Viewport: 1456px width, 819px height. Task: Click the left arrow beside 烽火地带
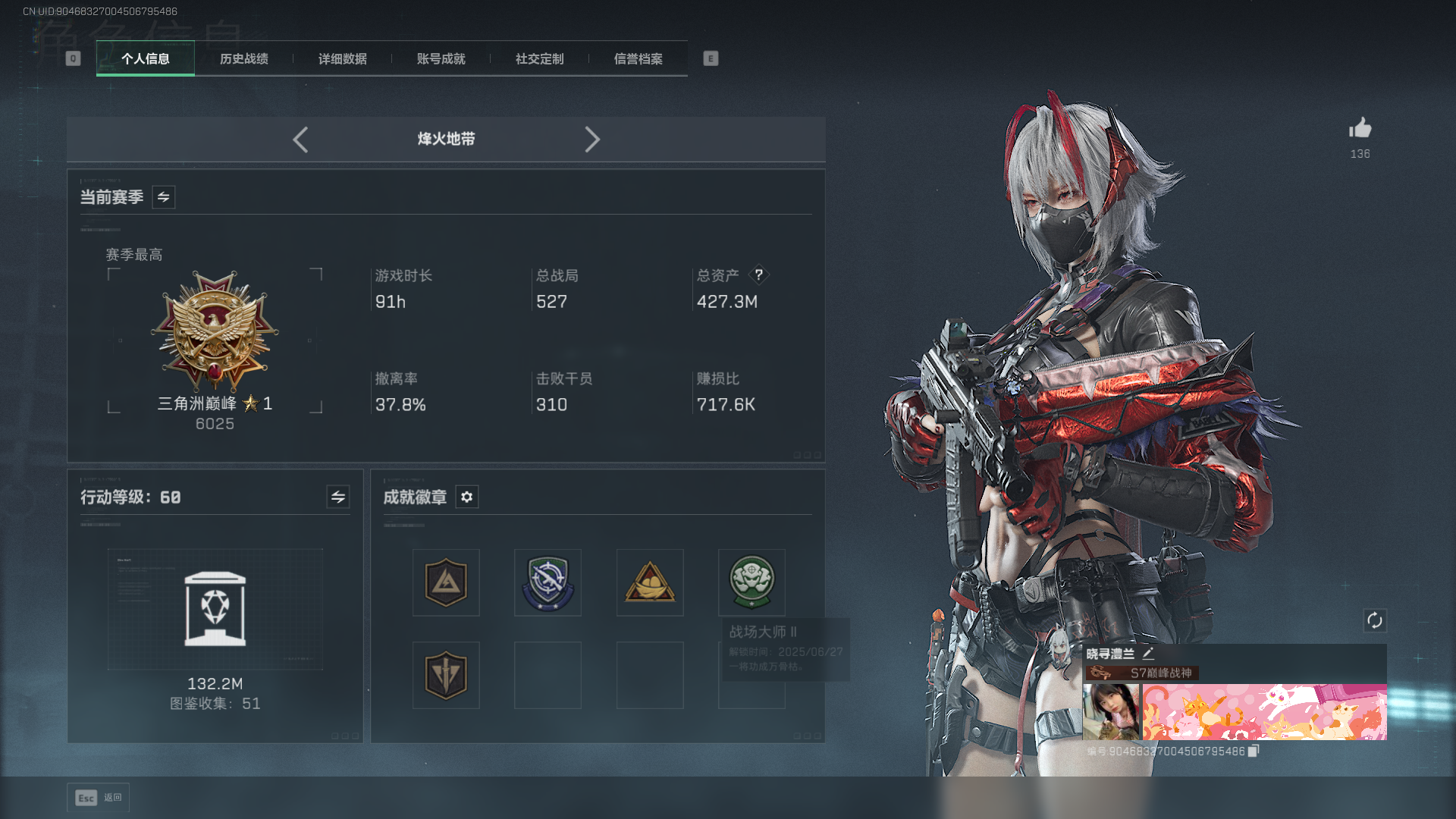coord(300,140)
